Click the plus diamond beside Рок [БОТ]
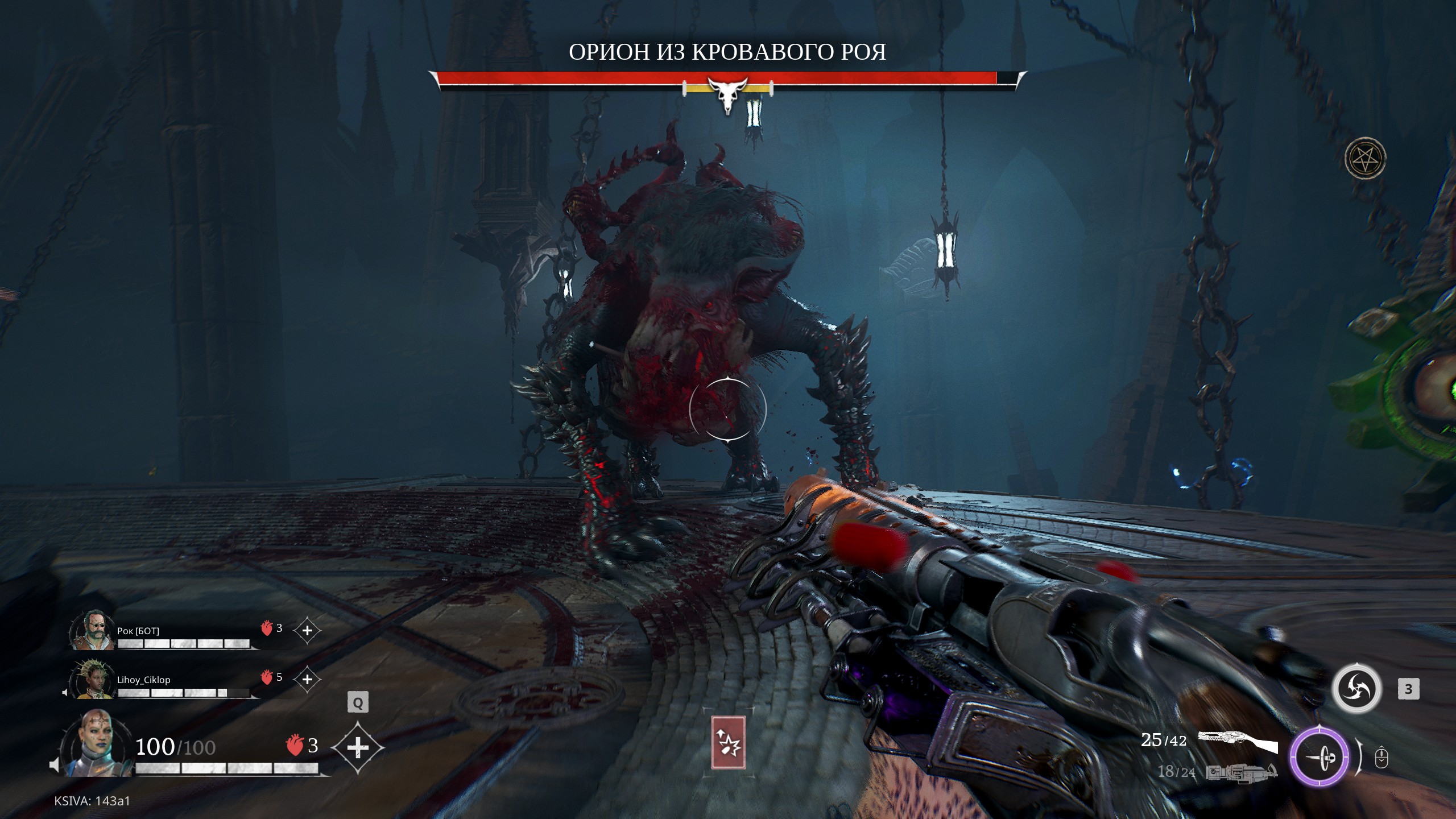The width and height of the screenshot is (1456, 819). (x=307, y=631)
